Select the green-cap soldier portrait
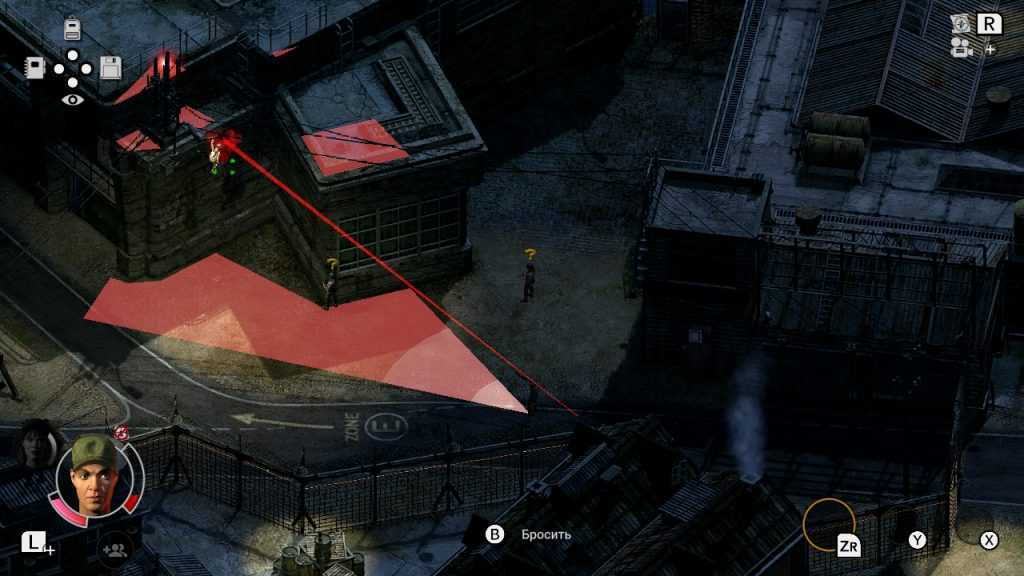 [x=93, y=474]
